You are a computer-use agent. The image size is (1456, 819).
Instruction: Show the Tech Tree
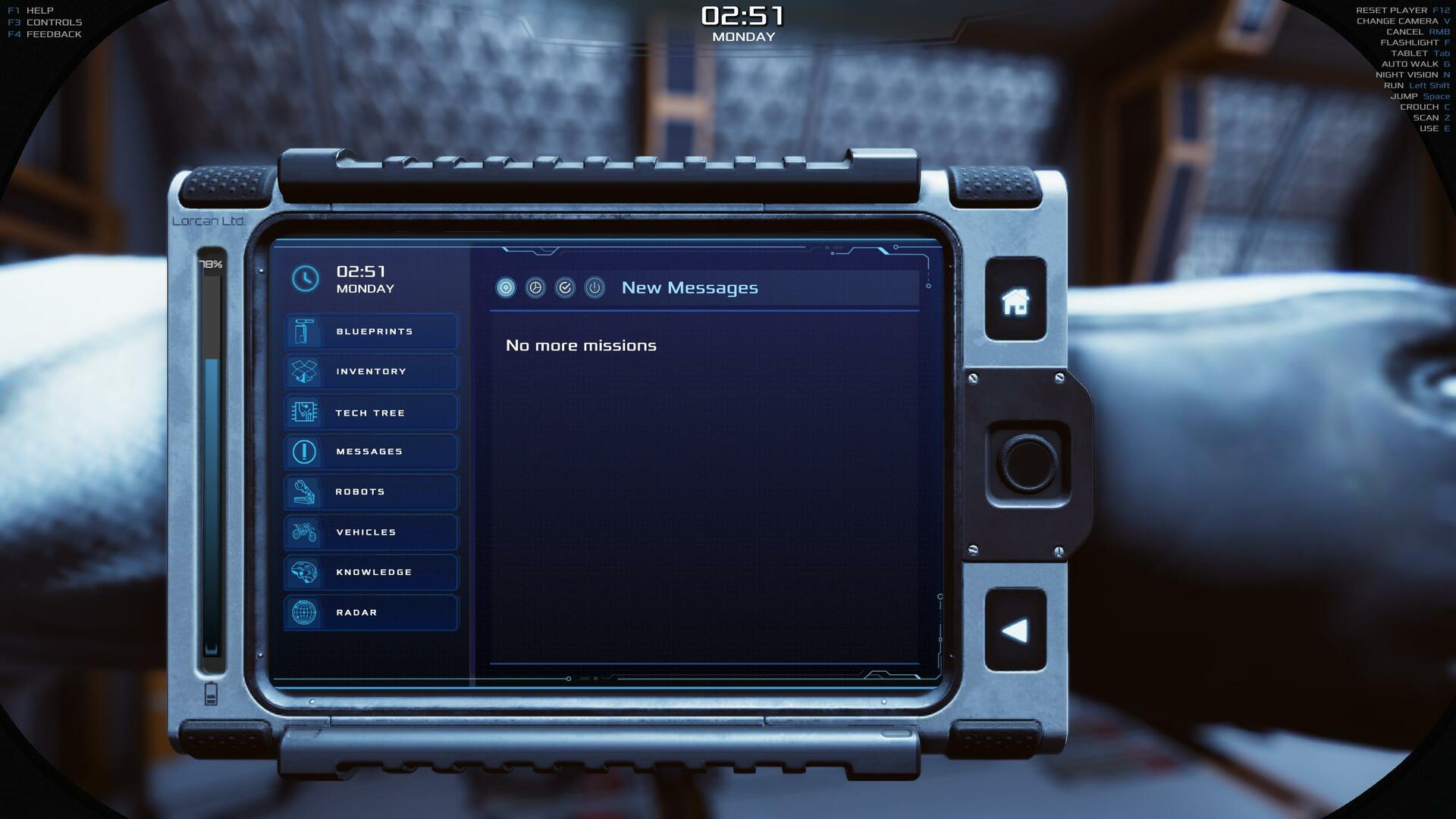pos(371,413)
